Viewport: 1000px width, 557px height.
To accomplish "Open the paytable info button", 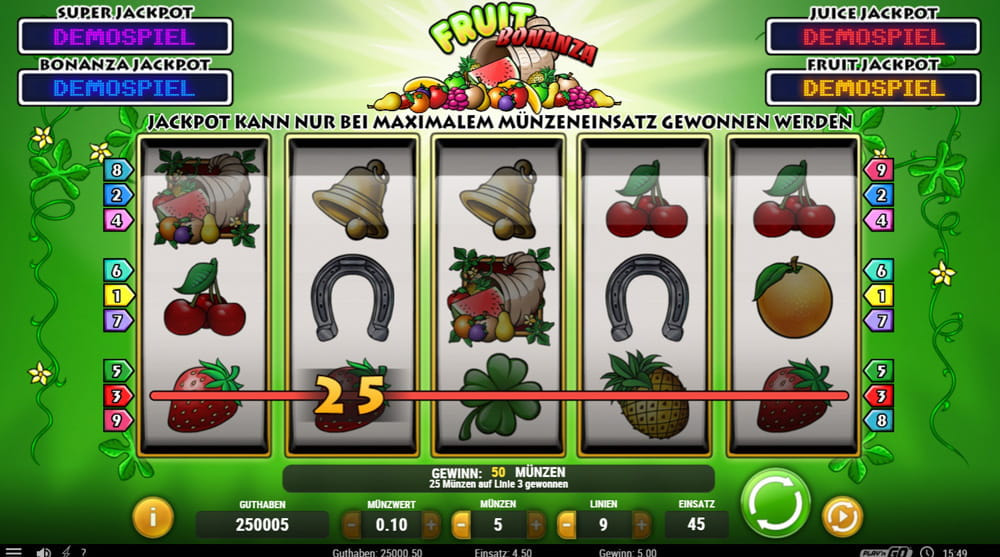I will pos(153,518).
